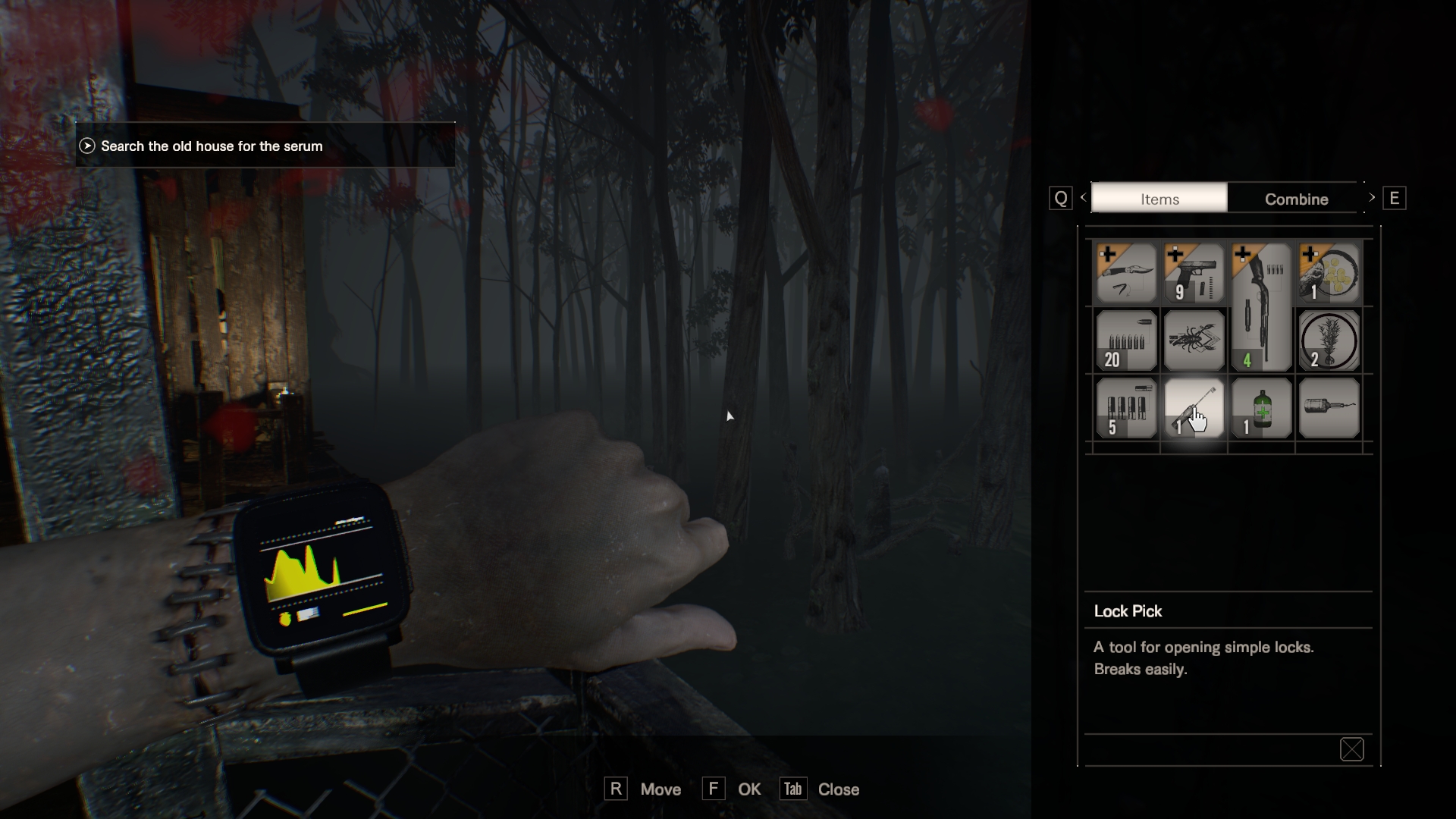Choose the scorpion key item
This screenshot has width=1456, height=819.
(1194, 341)
